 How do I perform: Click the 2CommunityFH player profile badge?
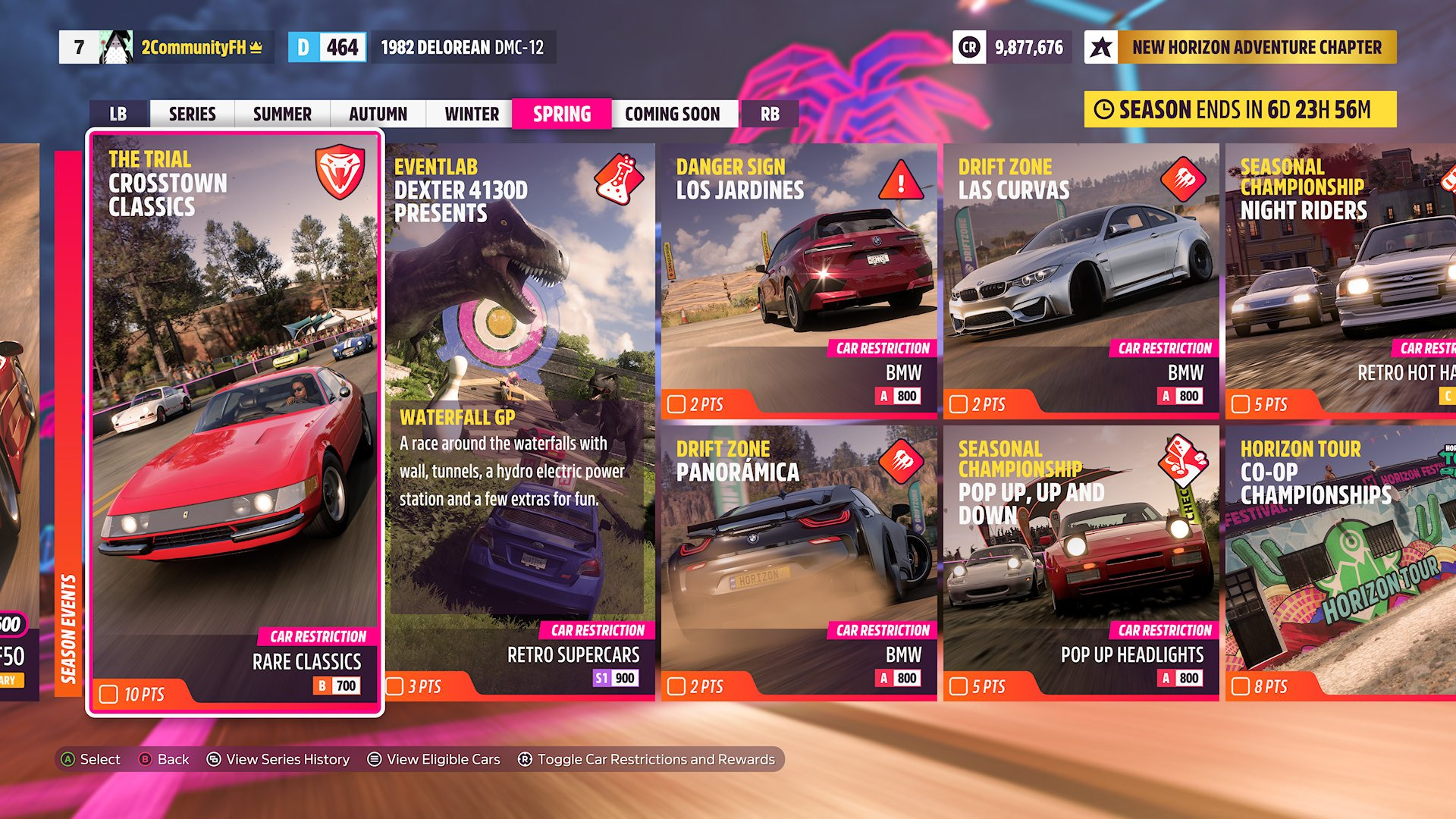tap(165, 47)
